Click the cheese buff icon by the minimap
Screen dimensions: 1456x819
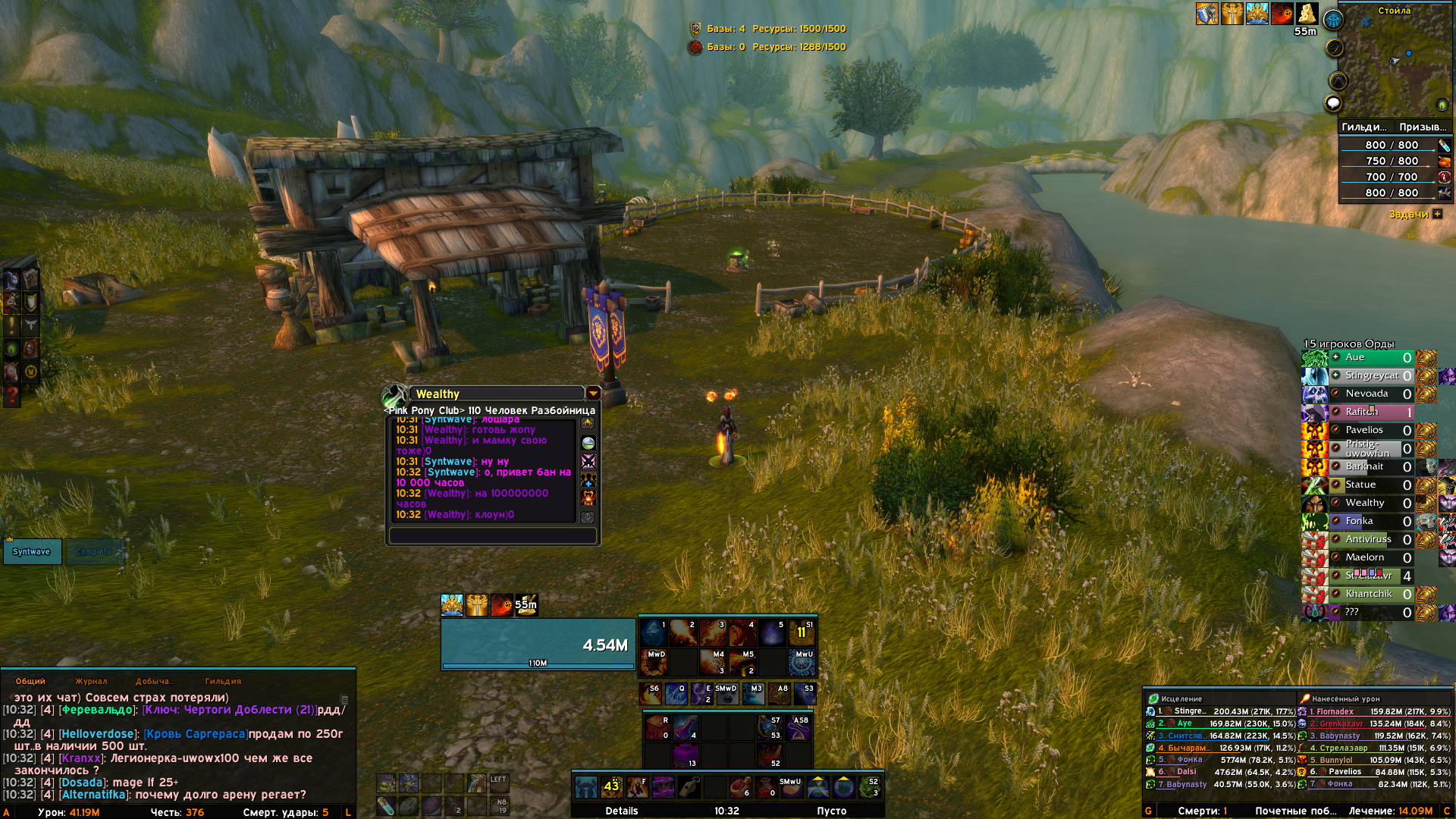click(1307, 13)
